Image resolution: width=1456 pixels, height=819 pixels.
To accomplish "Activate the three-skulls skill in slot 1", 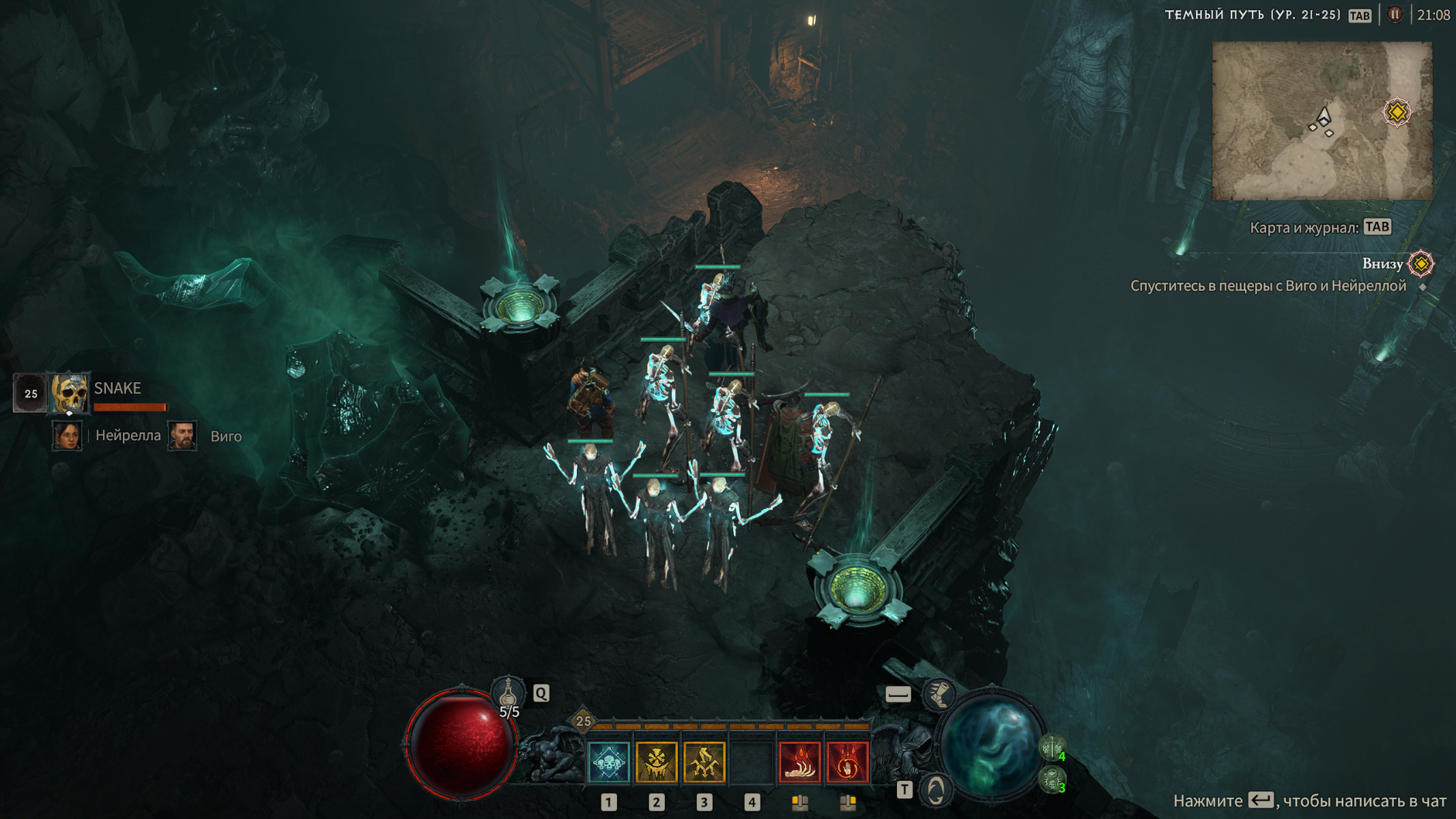I will pyautogui.click(x=608, y=762).
